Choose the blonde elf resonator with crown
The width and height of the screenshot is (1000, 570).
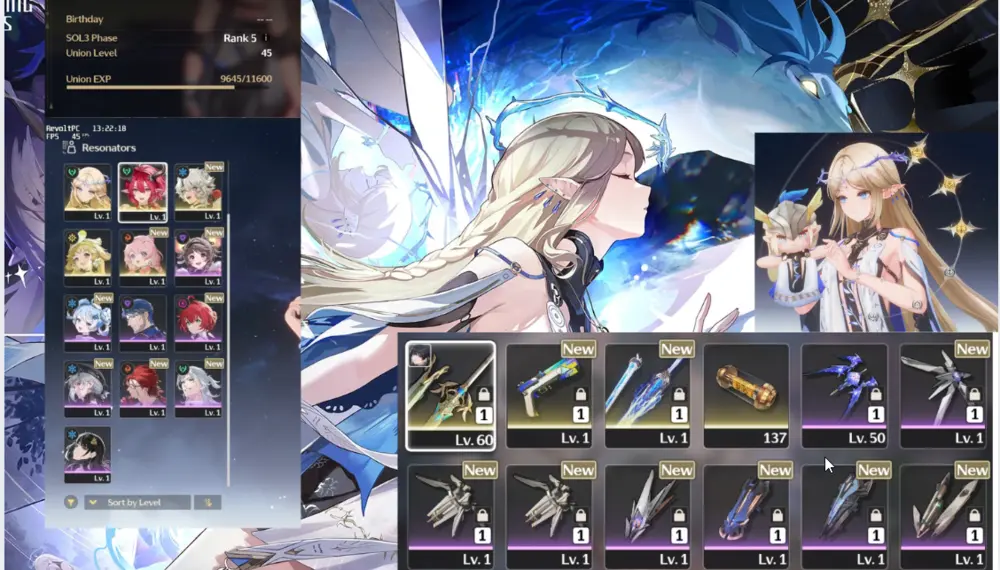(x=87, y=191)
